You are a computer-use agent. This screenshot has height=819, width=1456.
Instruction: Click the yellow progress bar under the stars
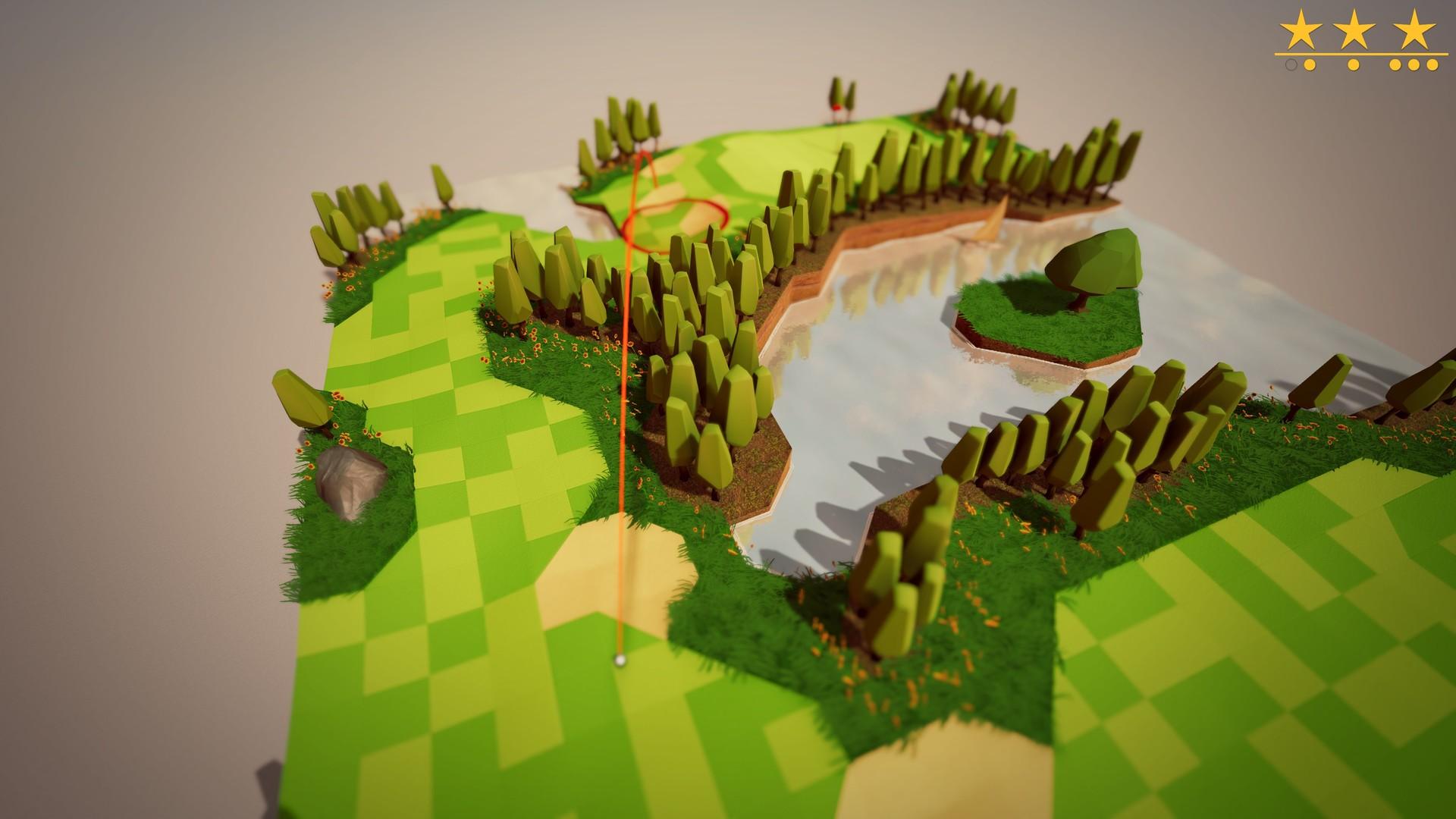pos(1361,54)
